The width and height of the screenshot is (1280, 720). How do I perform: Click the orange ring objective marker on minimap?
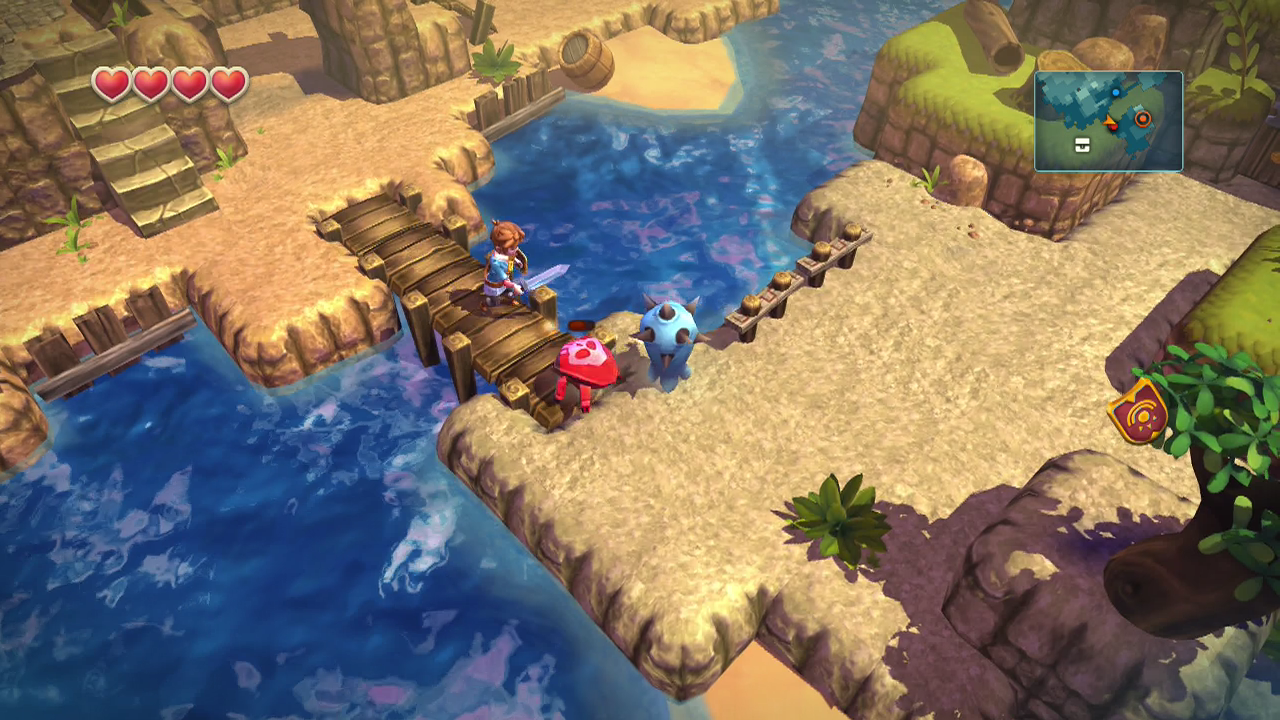point(1142,119)
